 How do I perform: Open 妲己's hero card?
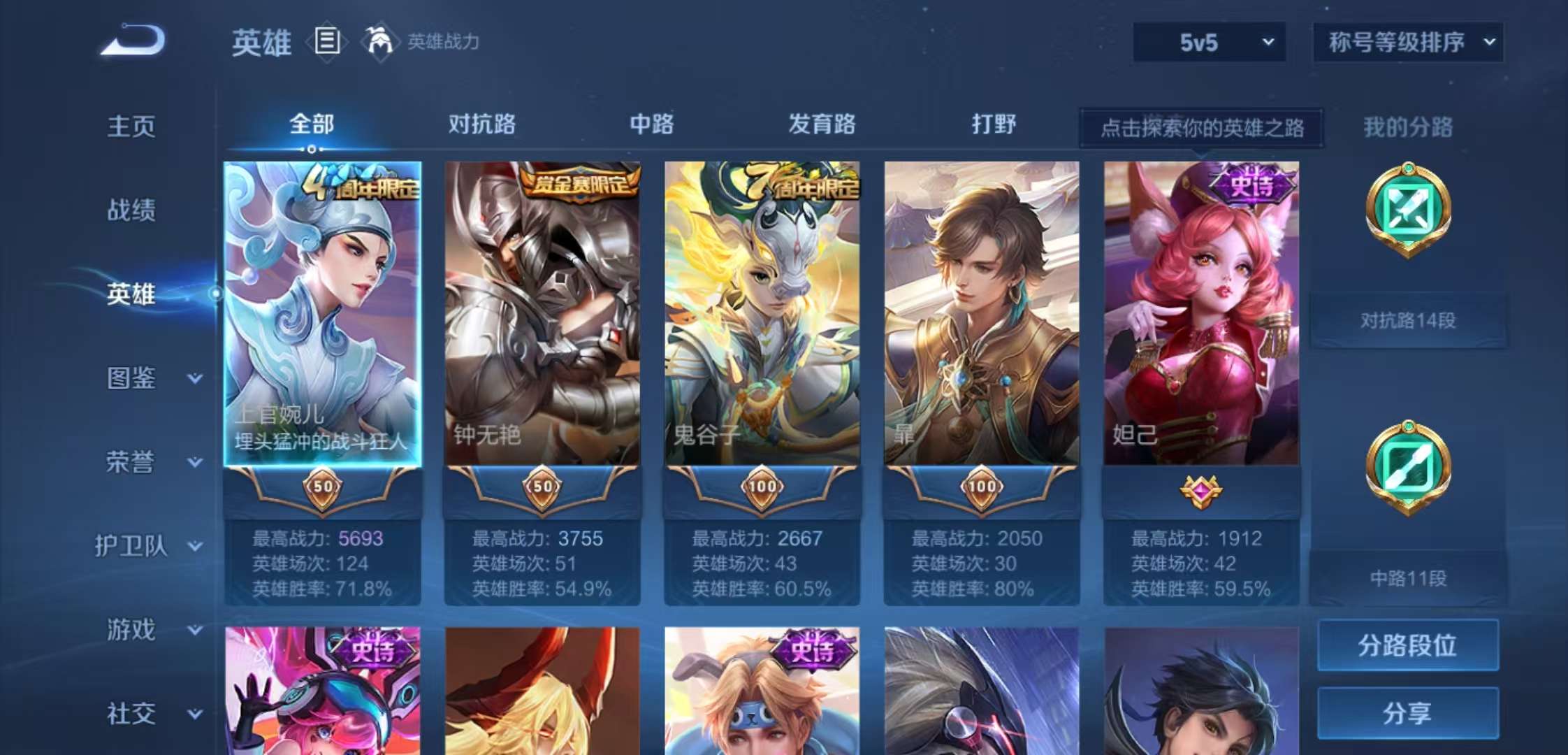(1201, 315)
